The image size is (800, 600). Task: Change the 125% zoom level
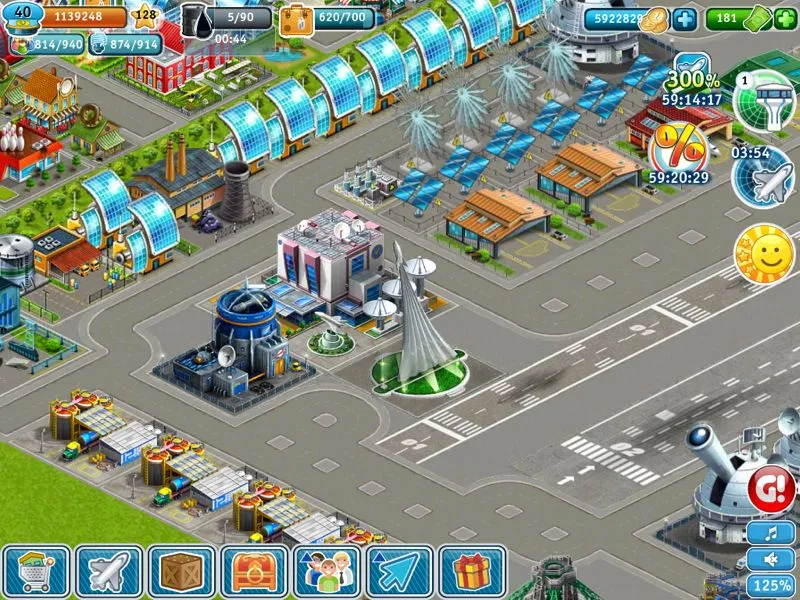point(772,585)
